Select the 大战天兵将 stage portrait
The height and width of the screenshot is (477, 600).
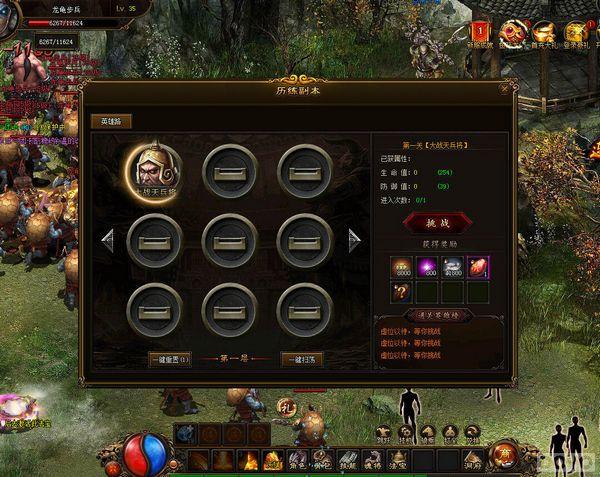154,170
